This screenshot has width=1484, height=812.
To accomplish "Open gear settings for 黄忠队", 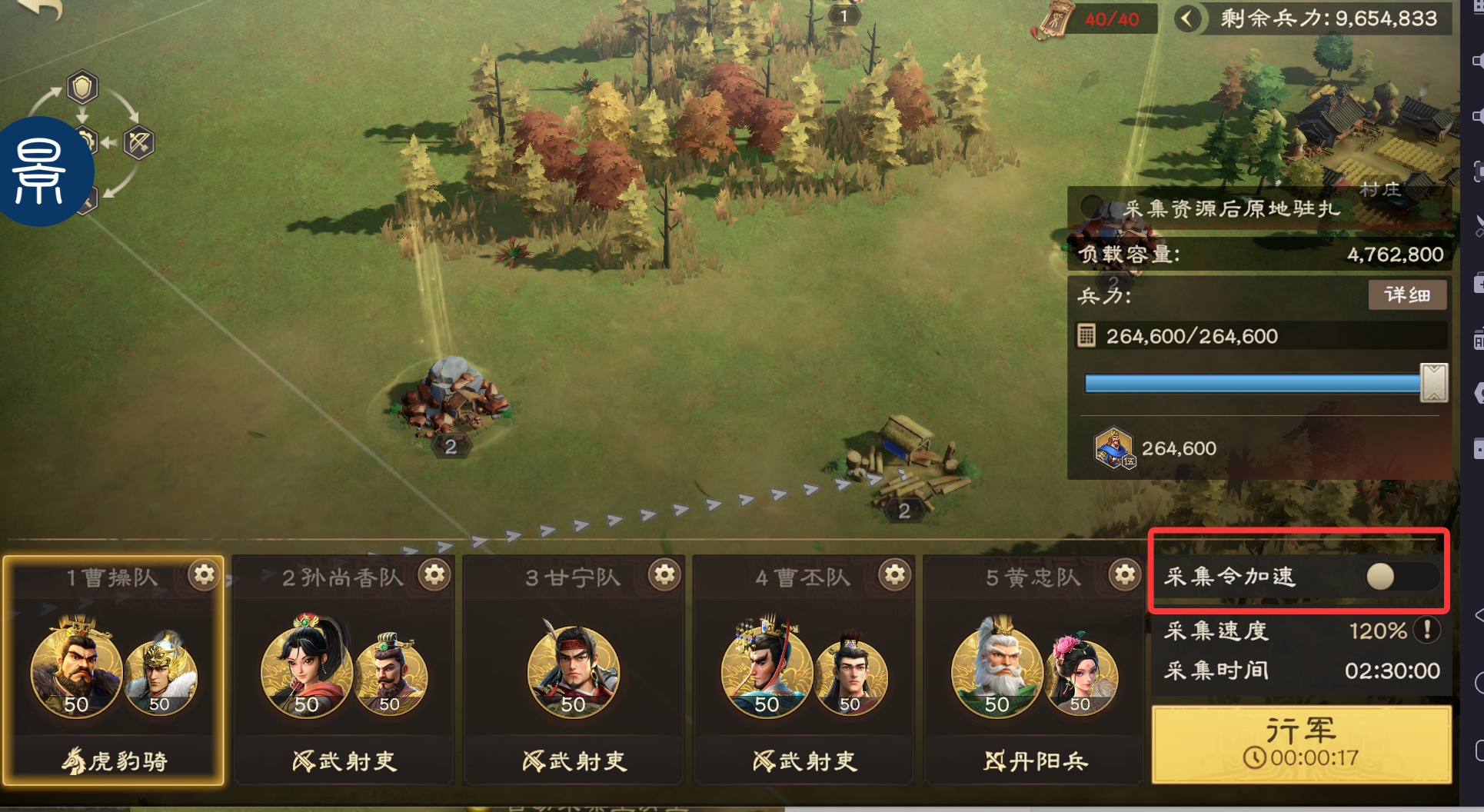I will click(1124, 575).
